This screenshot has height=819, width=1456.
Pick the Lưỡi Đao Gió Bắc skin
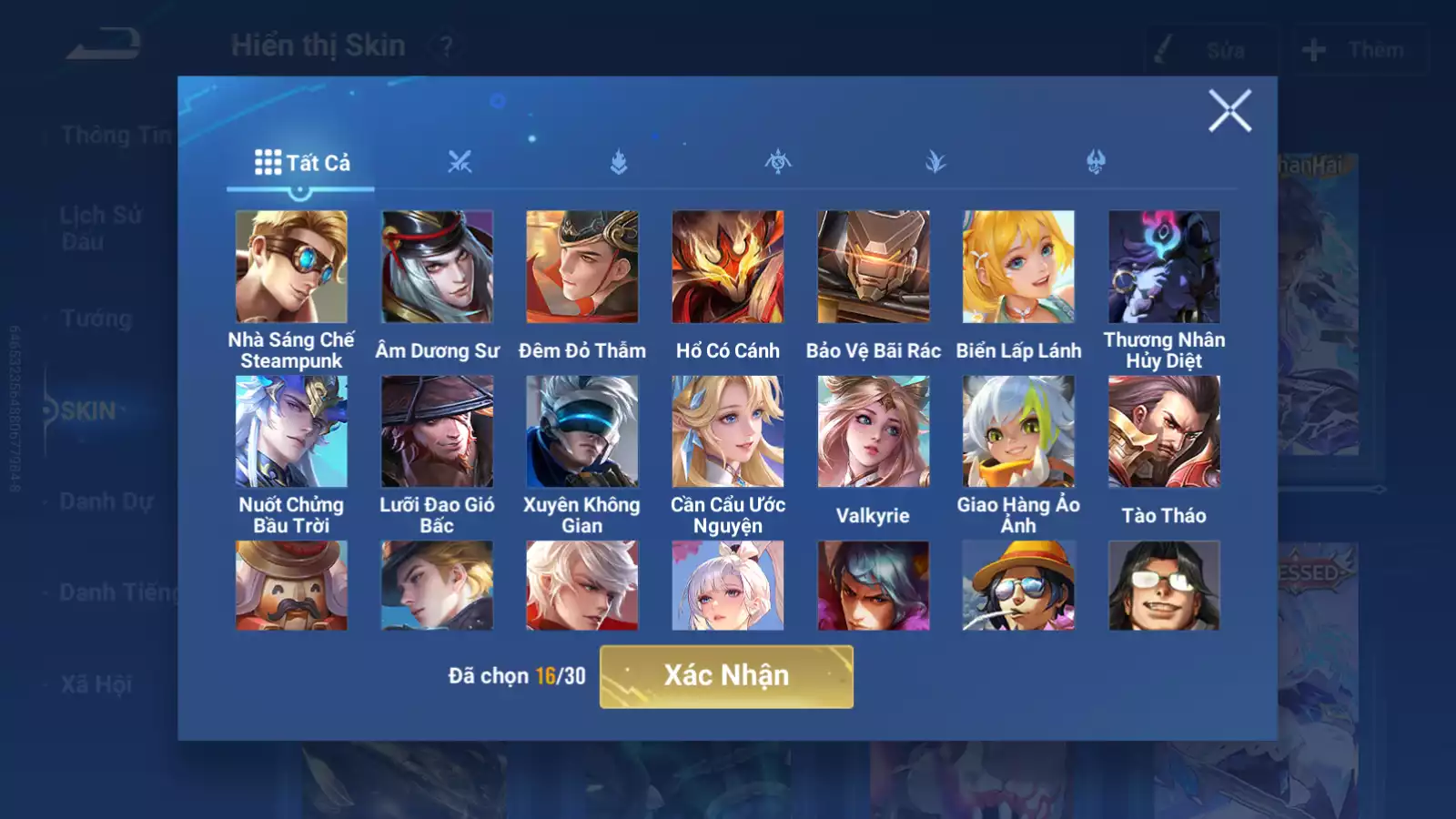pyautogui.click(x=437, y=431)
